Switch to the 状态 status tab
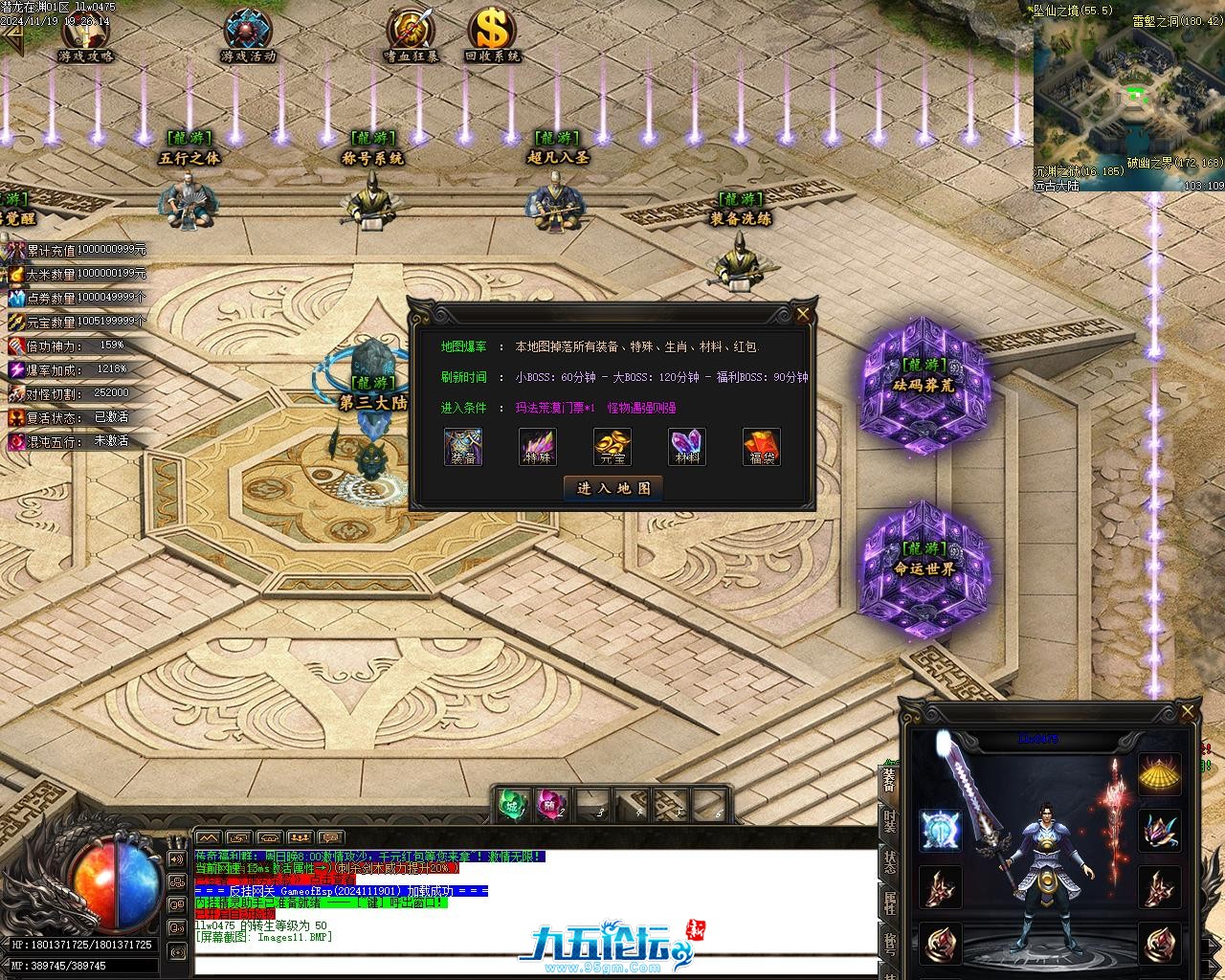Screen dimensions: 1225x980 tap(890, 861)
